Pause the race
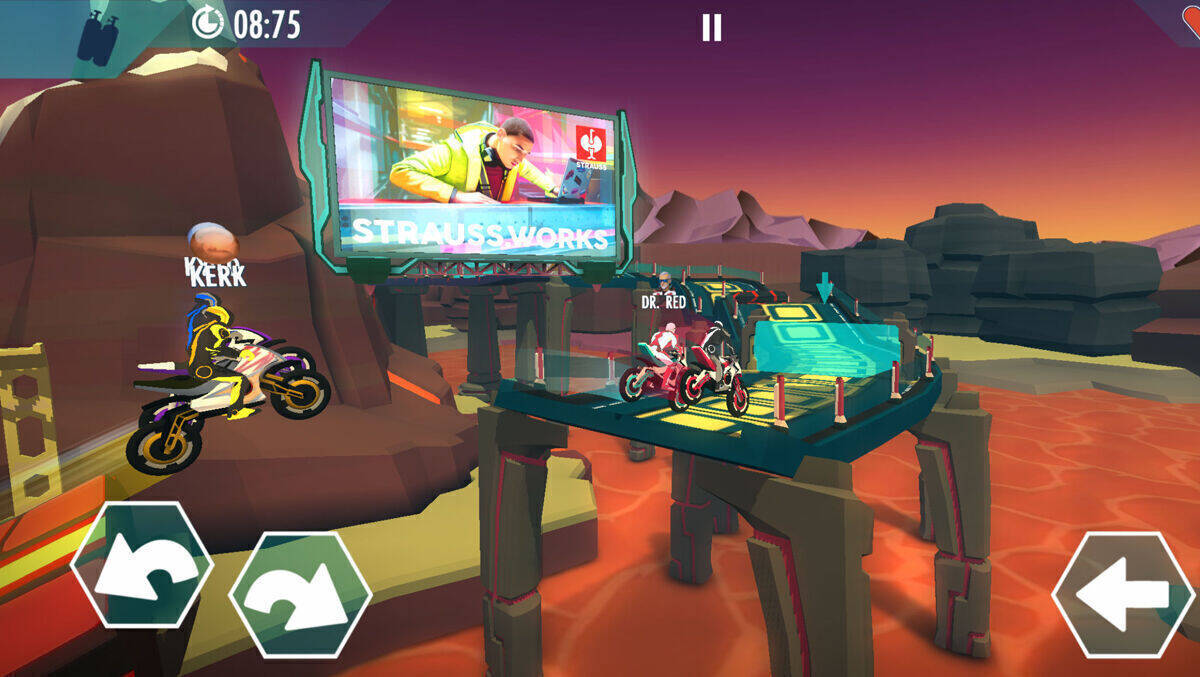 [711, 27]
